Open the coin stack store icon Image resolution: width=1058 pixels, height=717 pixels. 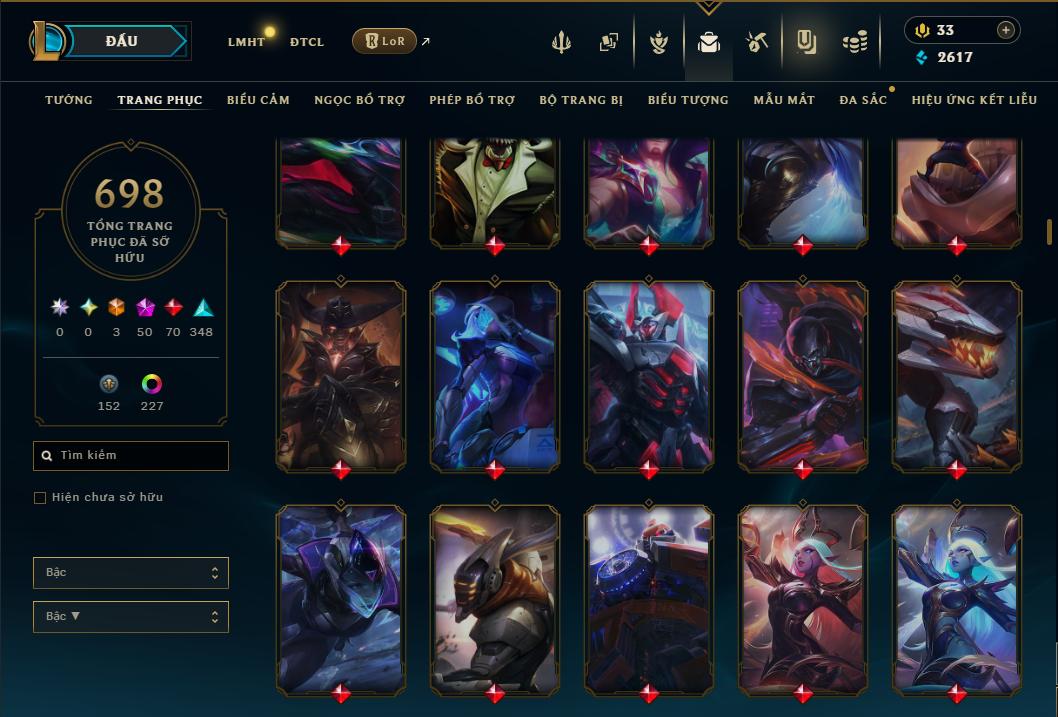[x=854, y=42]
